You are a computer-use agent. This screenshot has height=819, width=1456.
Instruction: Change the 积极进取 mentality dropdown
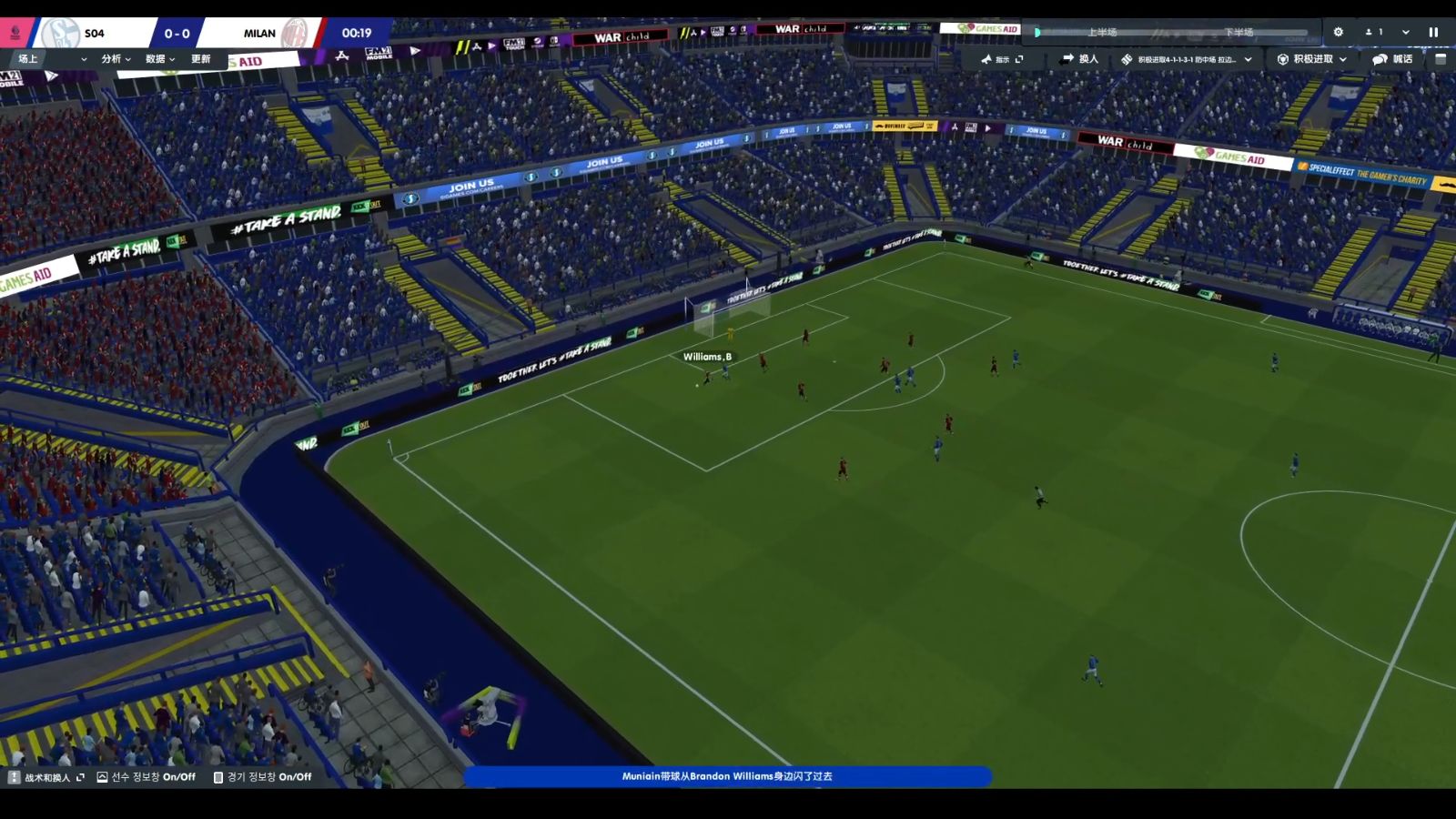point(1311,59)
